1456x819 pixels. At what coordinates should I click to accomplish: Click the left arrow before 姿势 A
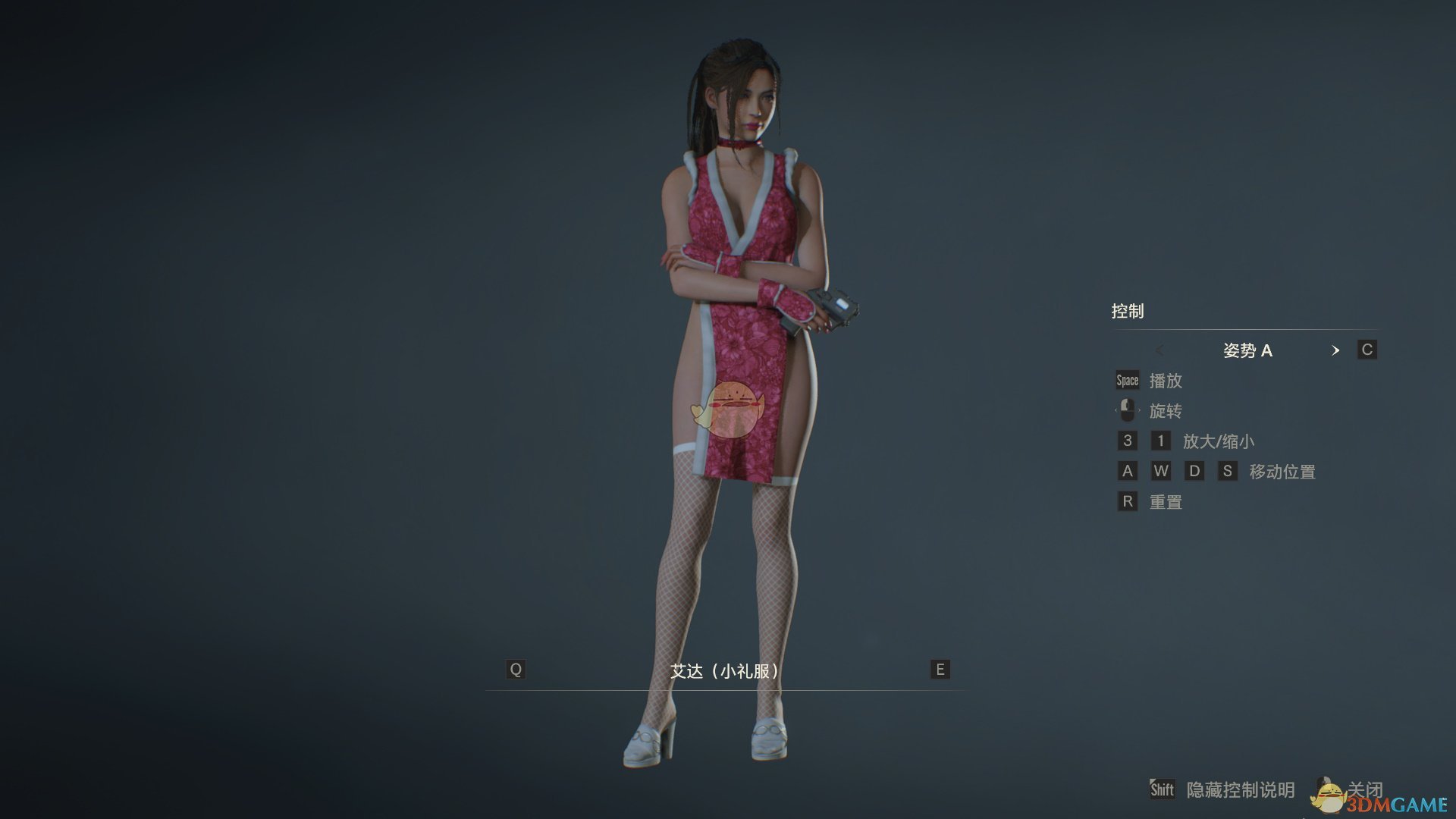1160,350
